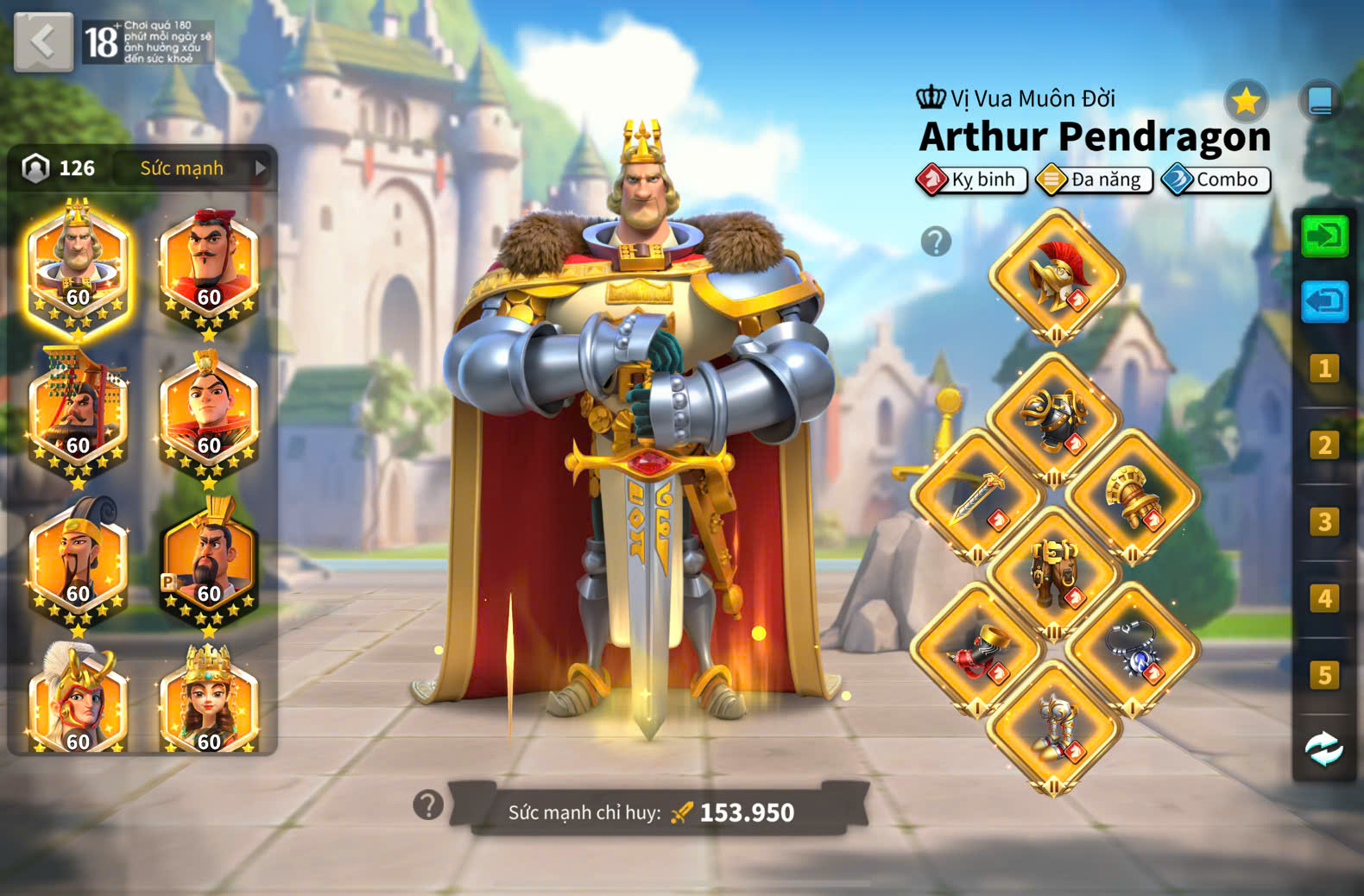Open the red-plumed helmet equipment slot

tap(1057, 275)
